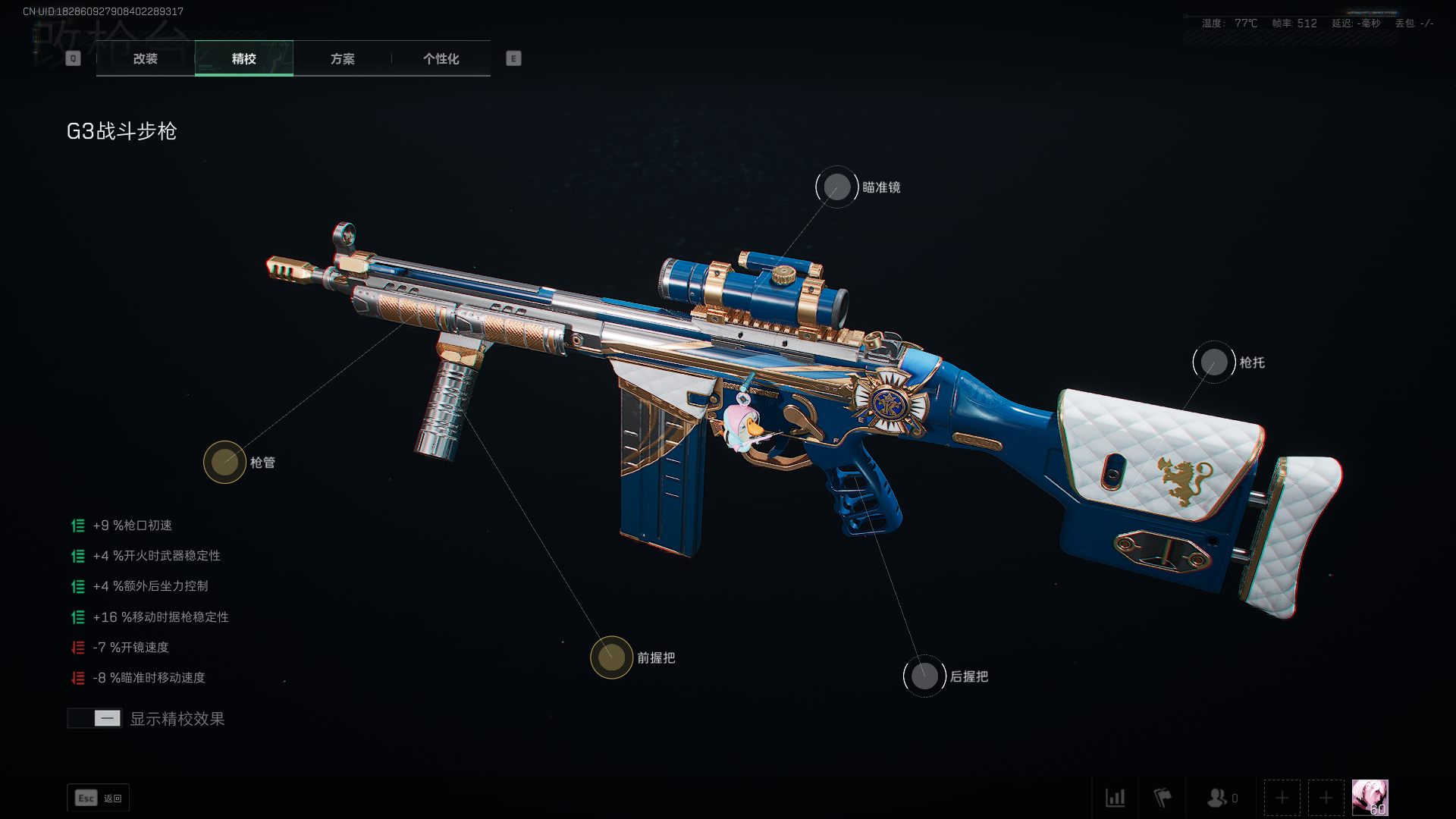Image resolution: width=1456 pixels, height=819 pixels.
Task: Select the 瞄准镜 scope calibration node
Action: point(837,187)
